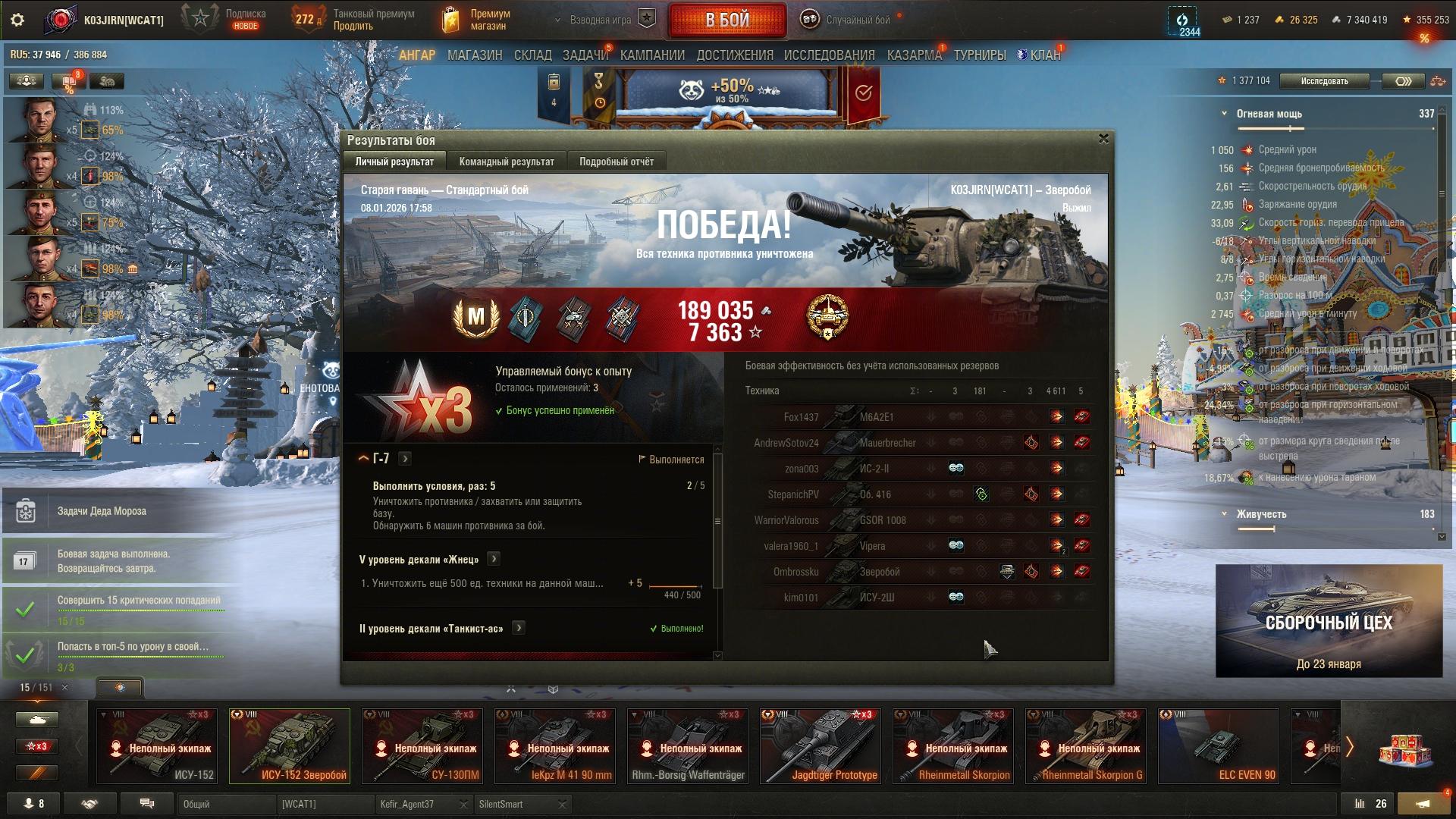Start a battle with the В БОЙ button

pos(726,20)
